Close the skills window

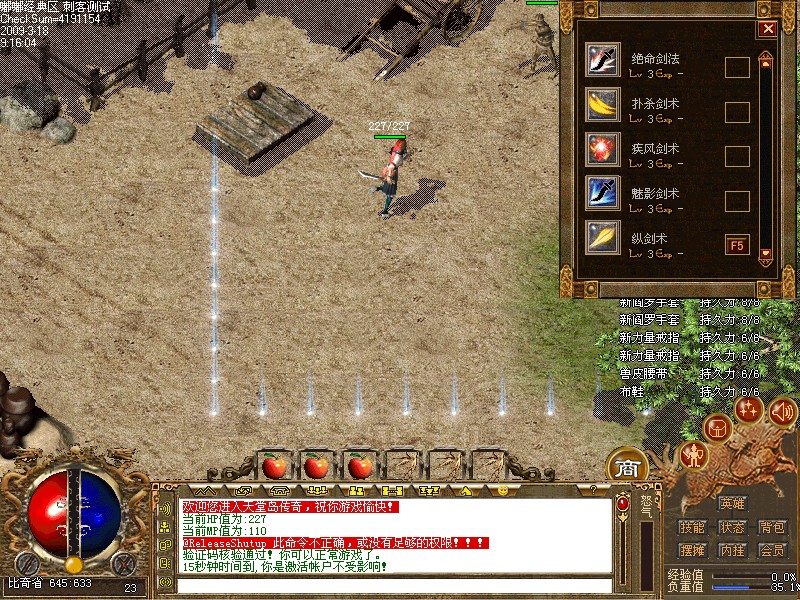(768, 29)
